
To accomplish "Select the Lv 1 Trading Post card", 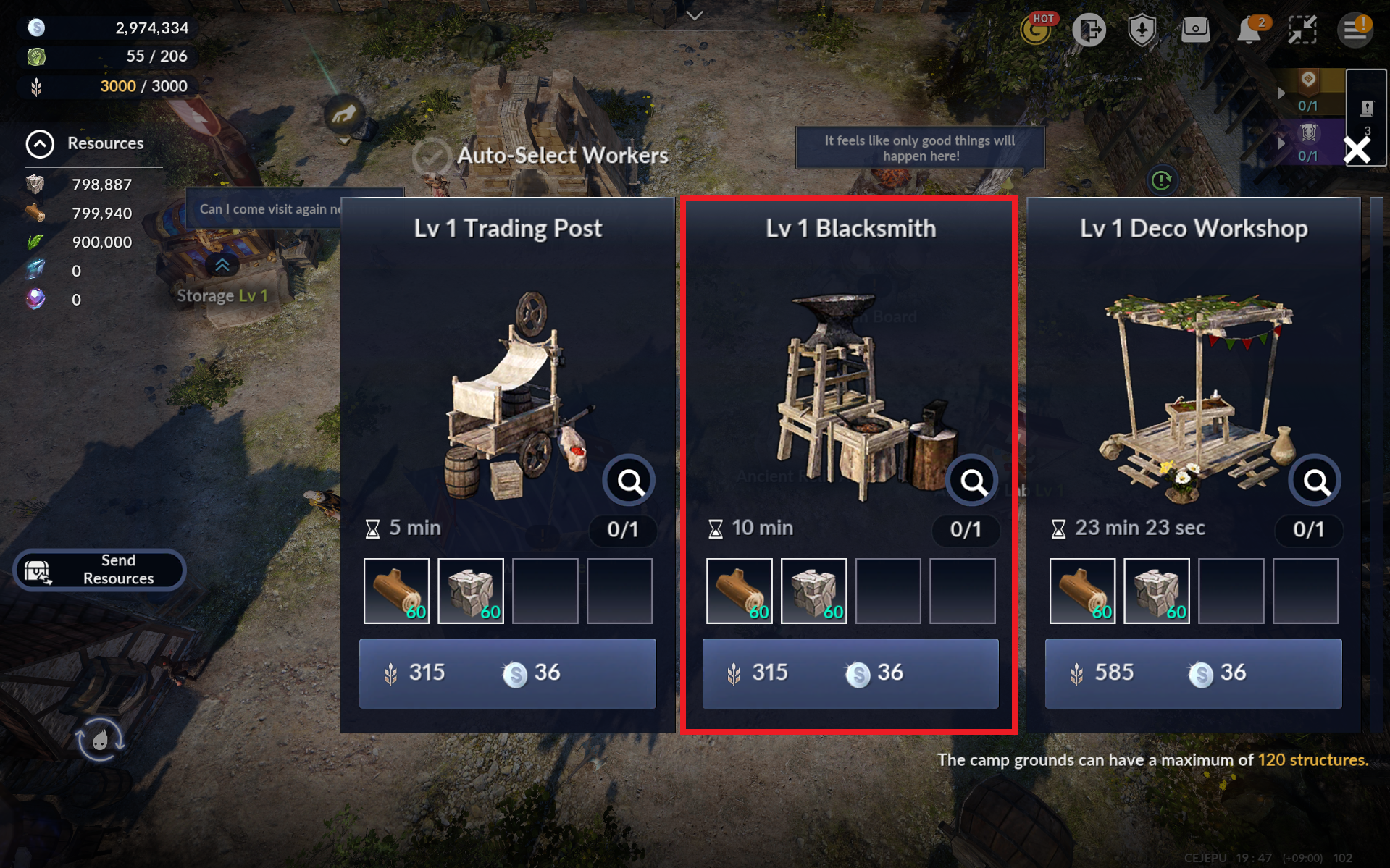I will [x=508, y=362].
